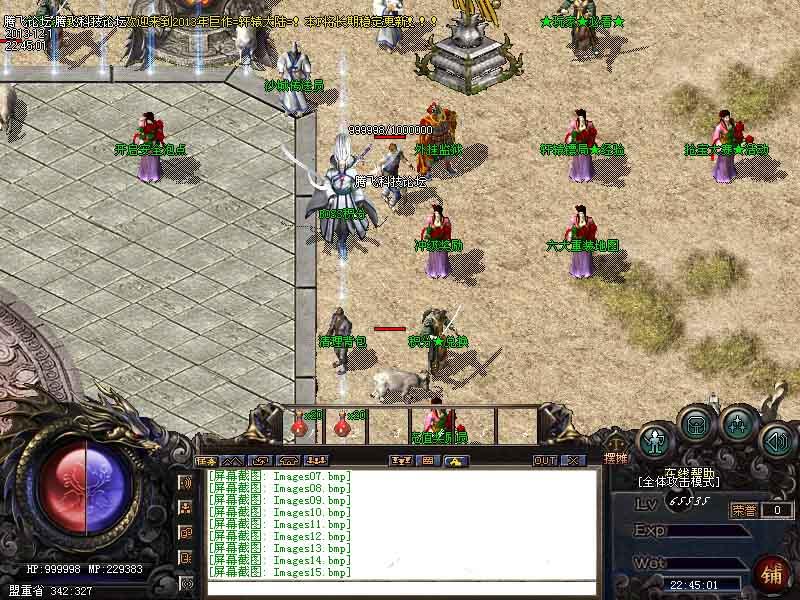
Task: Use the second red potion belt slot
Action: click(343, 424)
